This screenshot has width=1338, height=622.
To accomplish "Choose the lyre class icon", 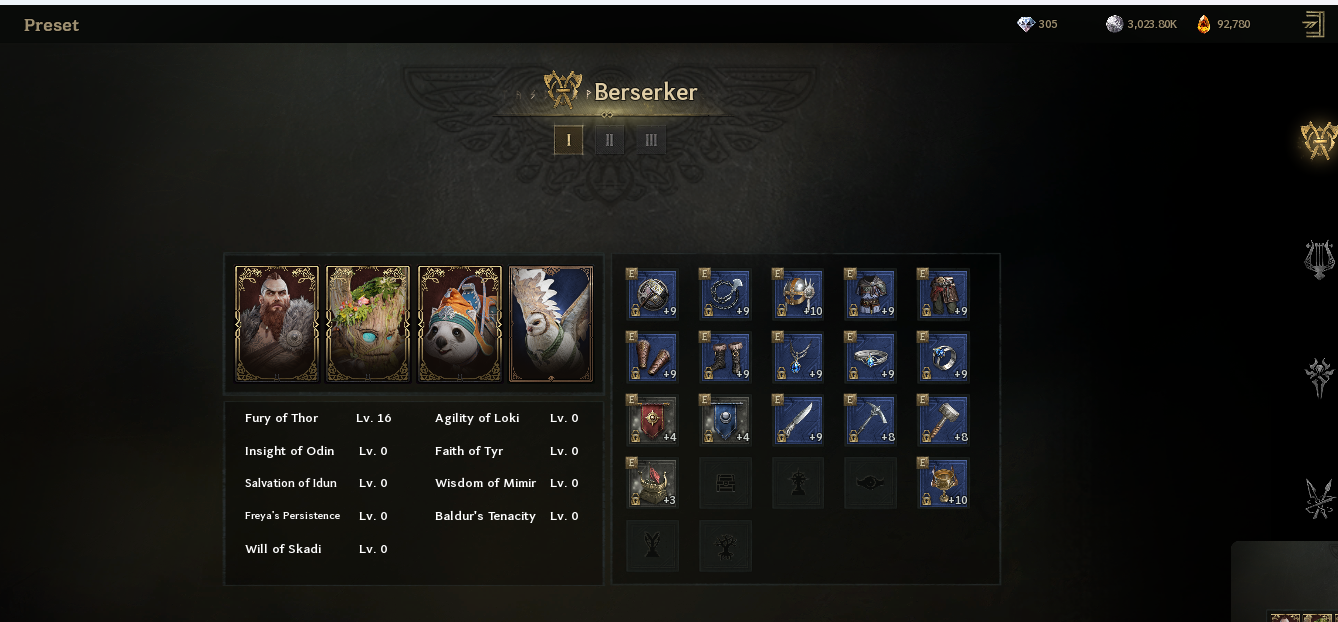I will (x=1319, y=259).
